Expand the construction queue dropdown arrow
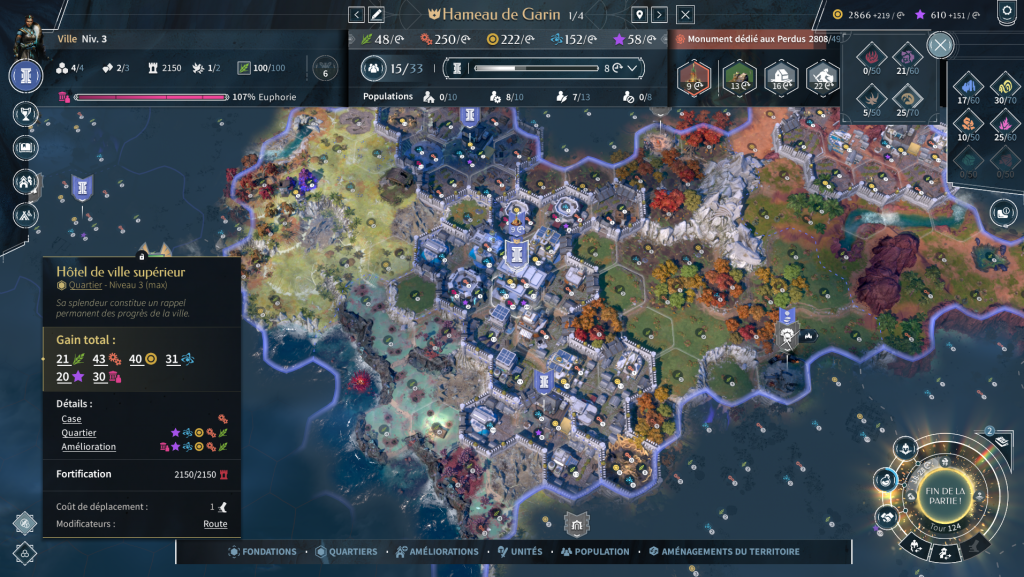 (x=633, y=68)
